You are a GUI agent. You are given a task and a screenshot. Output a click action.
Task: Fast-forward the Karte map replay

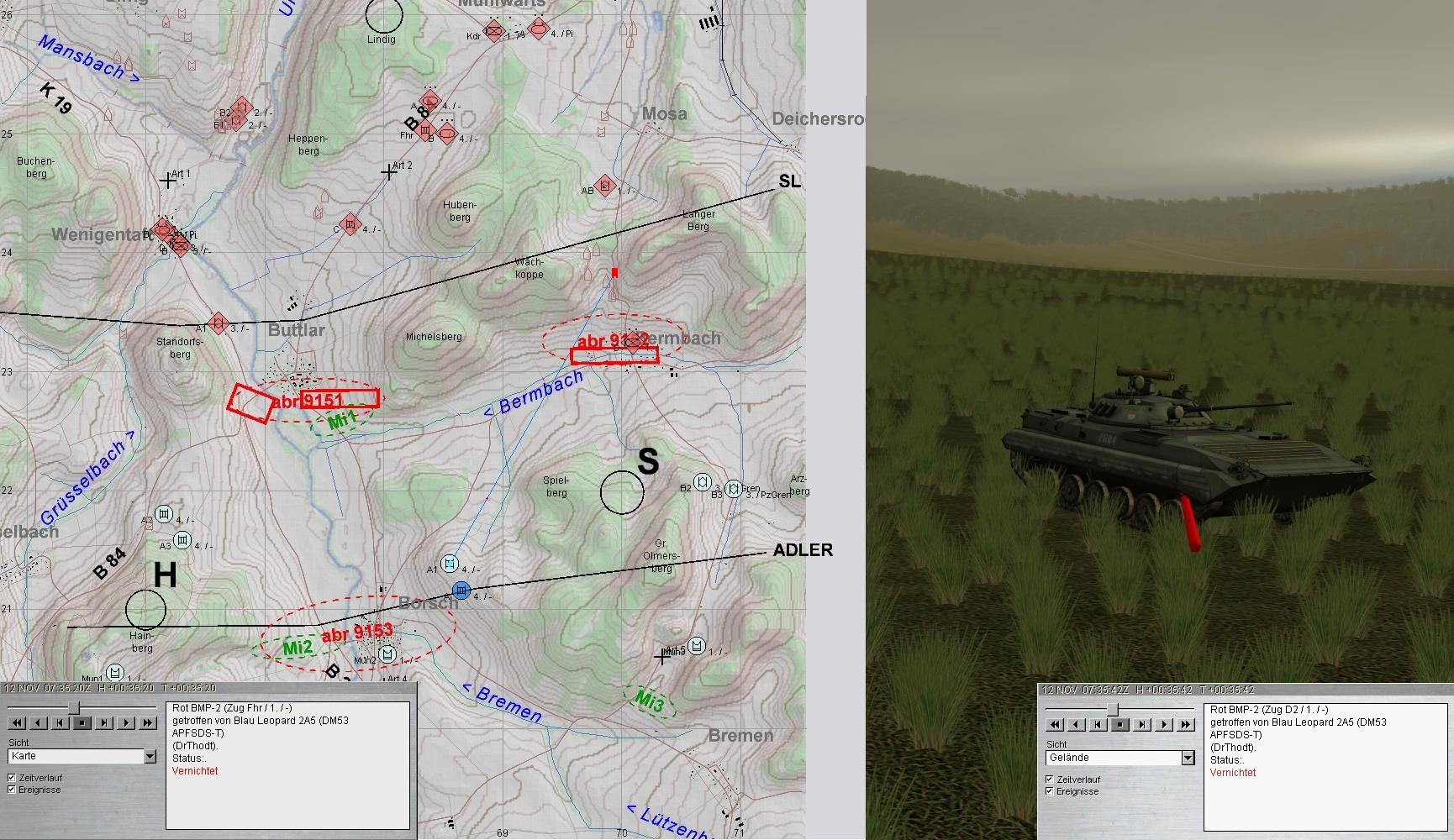tap(147, 722)
